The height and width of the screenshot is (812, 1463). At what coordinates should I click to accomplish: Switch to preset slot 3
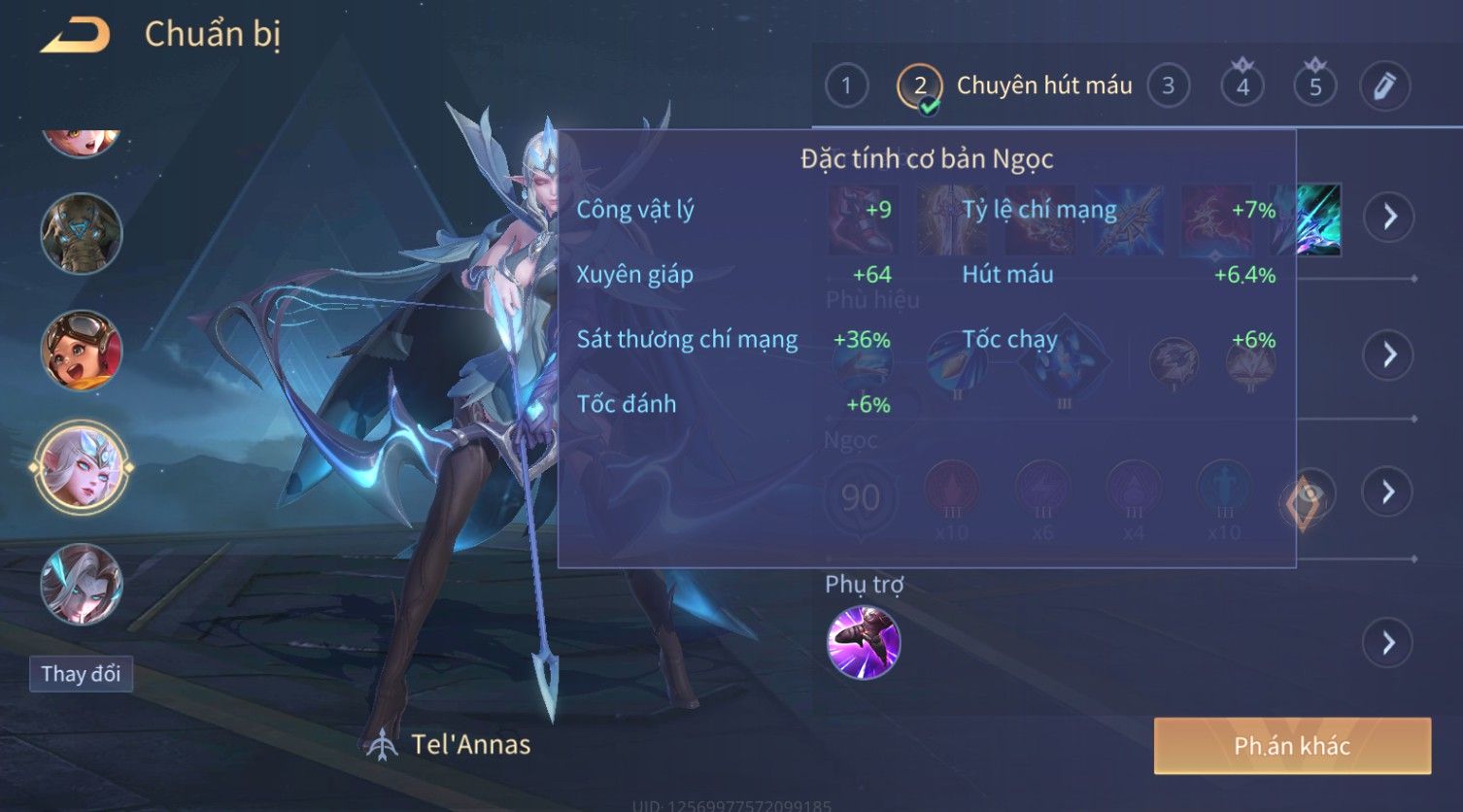(x=1168, y=86)
